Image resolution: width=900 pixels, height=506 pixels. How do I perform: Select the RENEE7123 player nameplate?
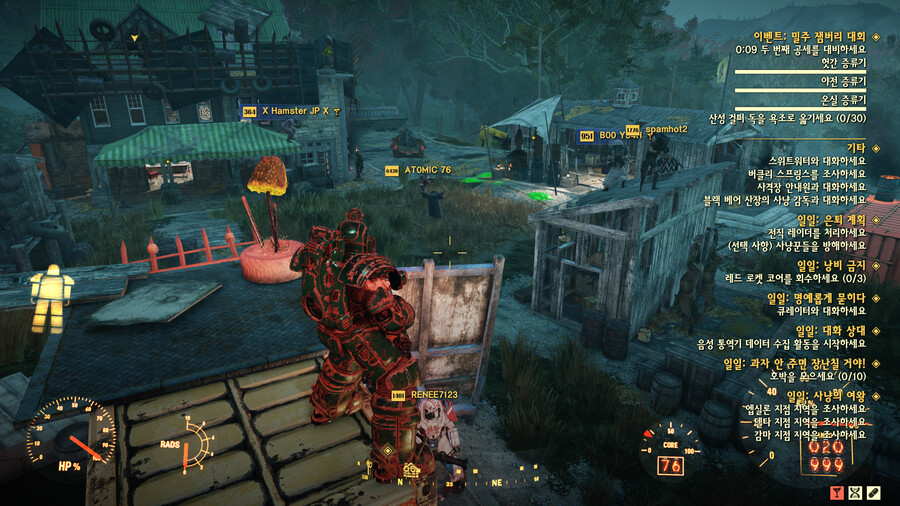[433, 395]
